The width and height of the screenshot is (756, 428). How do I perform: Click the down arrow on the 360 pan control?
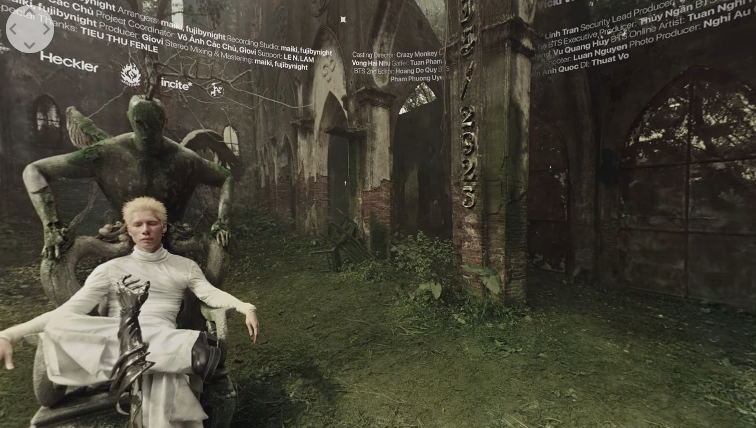30,46
